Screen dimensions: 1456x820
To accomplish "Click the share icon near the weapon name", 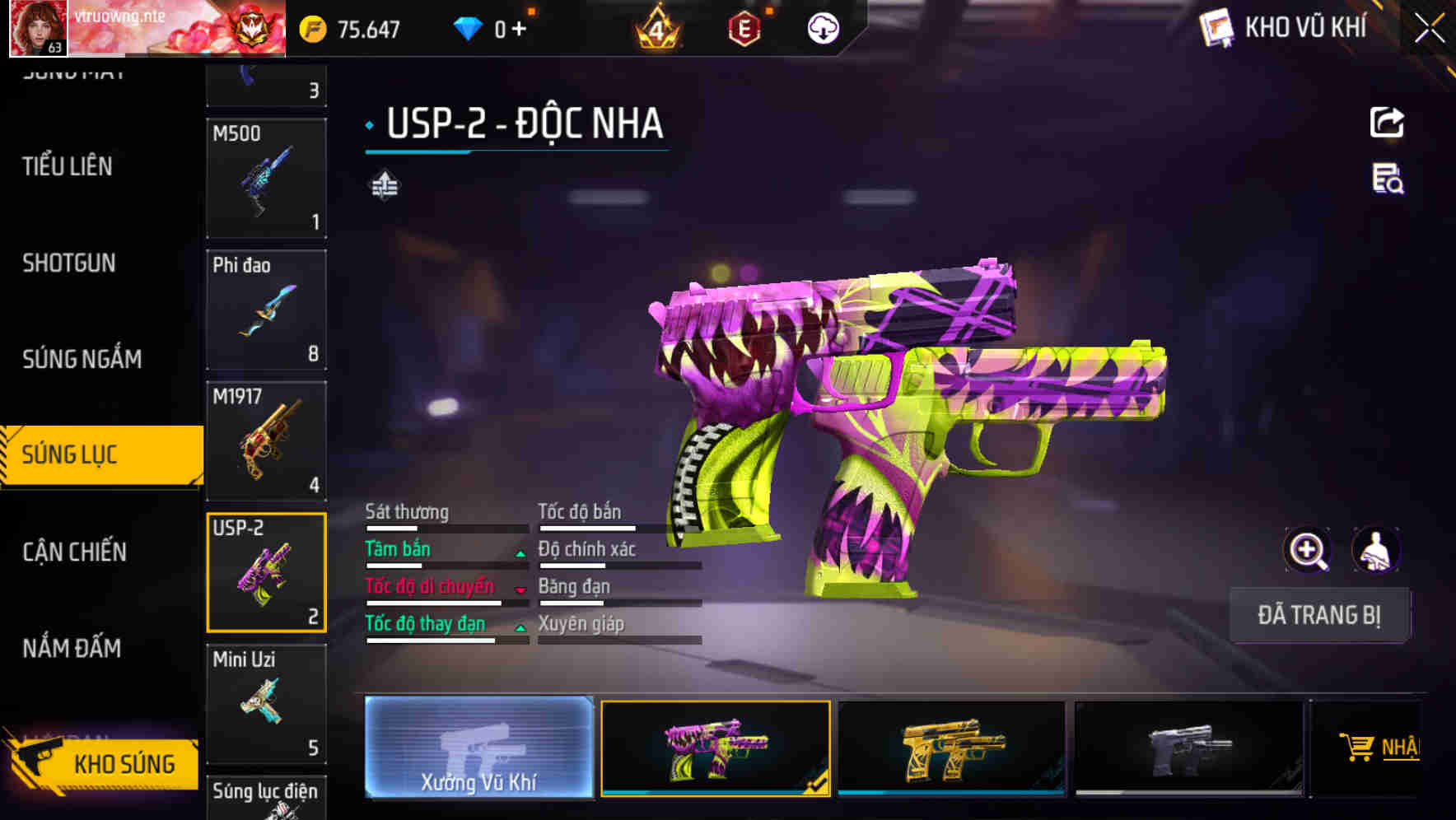I will pyautogui.click(x=1388, y=122).
